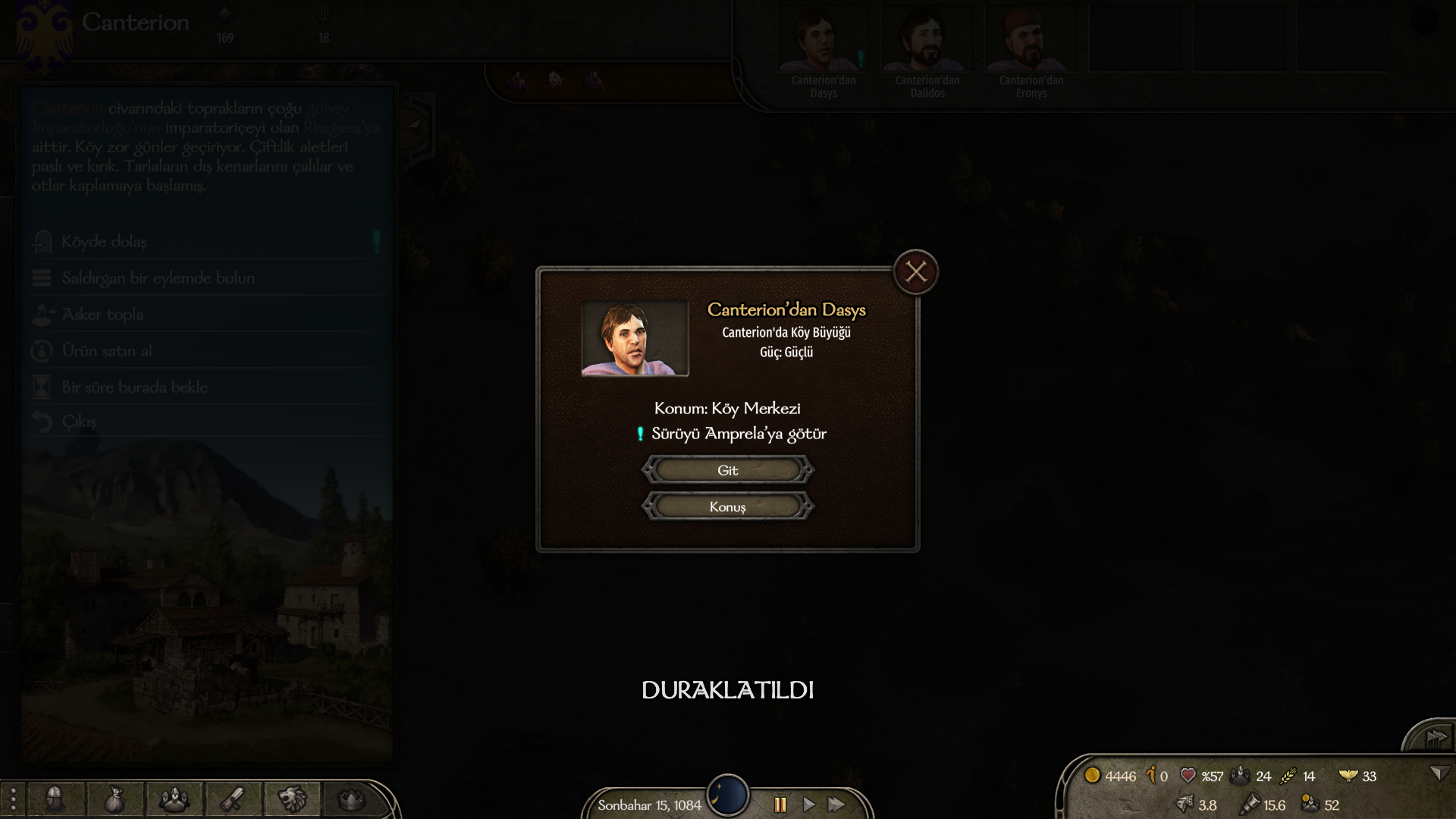Pause time with the pause button
The image size is (1456, 819).
780,805
